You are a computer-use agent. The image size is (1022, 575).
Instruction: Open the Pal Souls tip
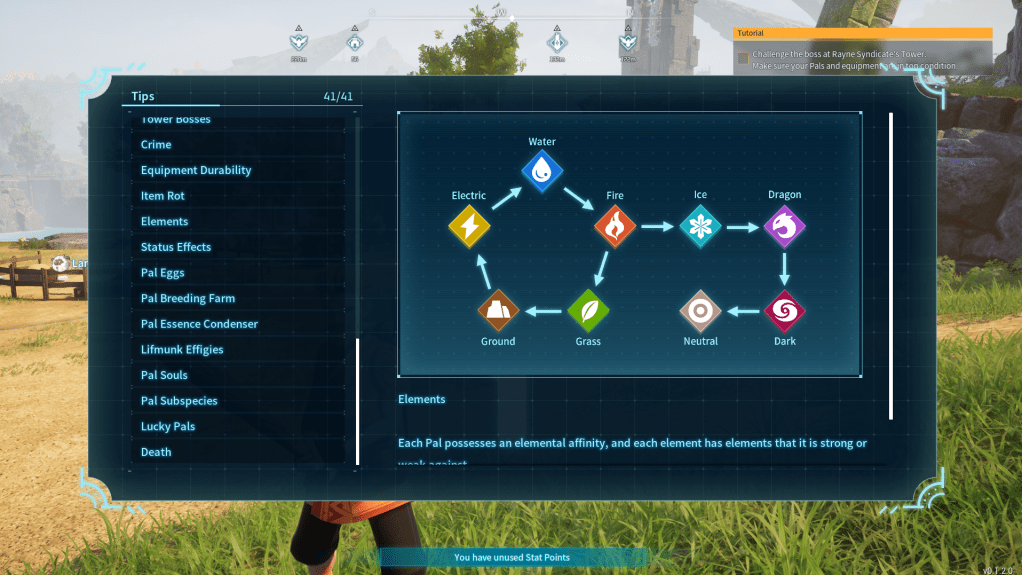[x=164, y=375]
